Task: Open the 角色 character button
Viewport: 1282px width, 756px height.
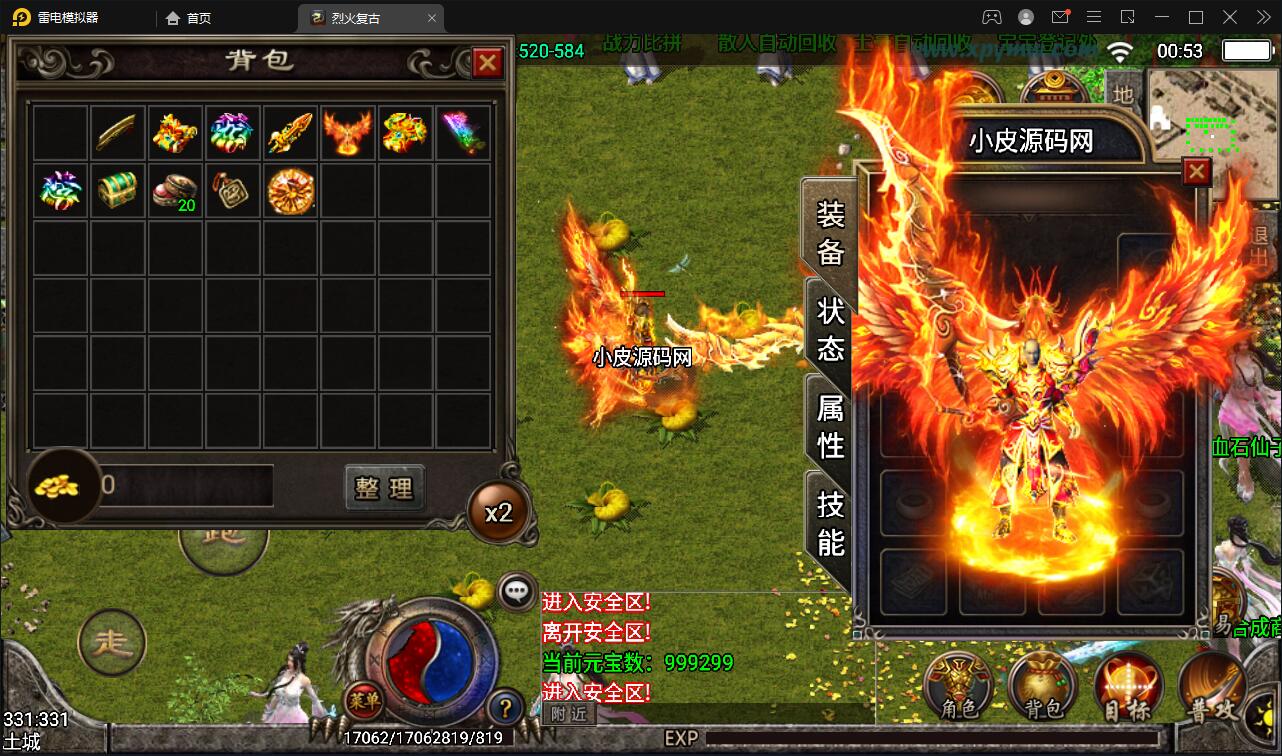Action: click(960, 688)
